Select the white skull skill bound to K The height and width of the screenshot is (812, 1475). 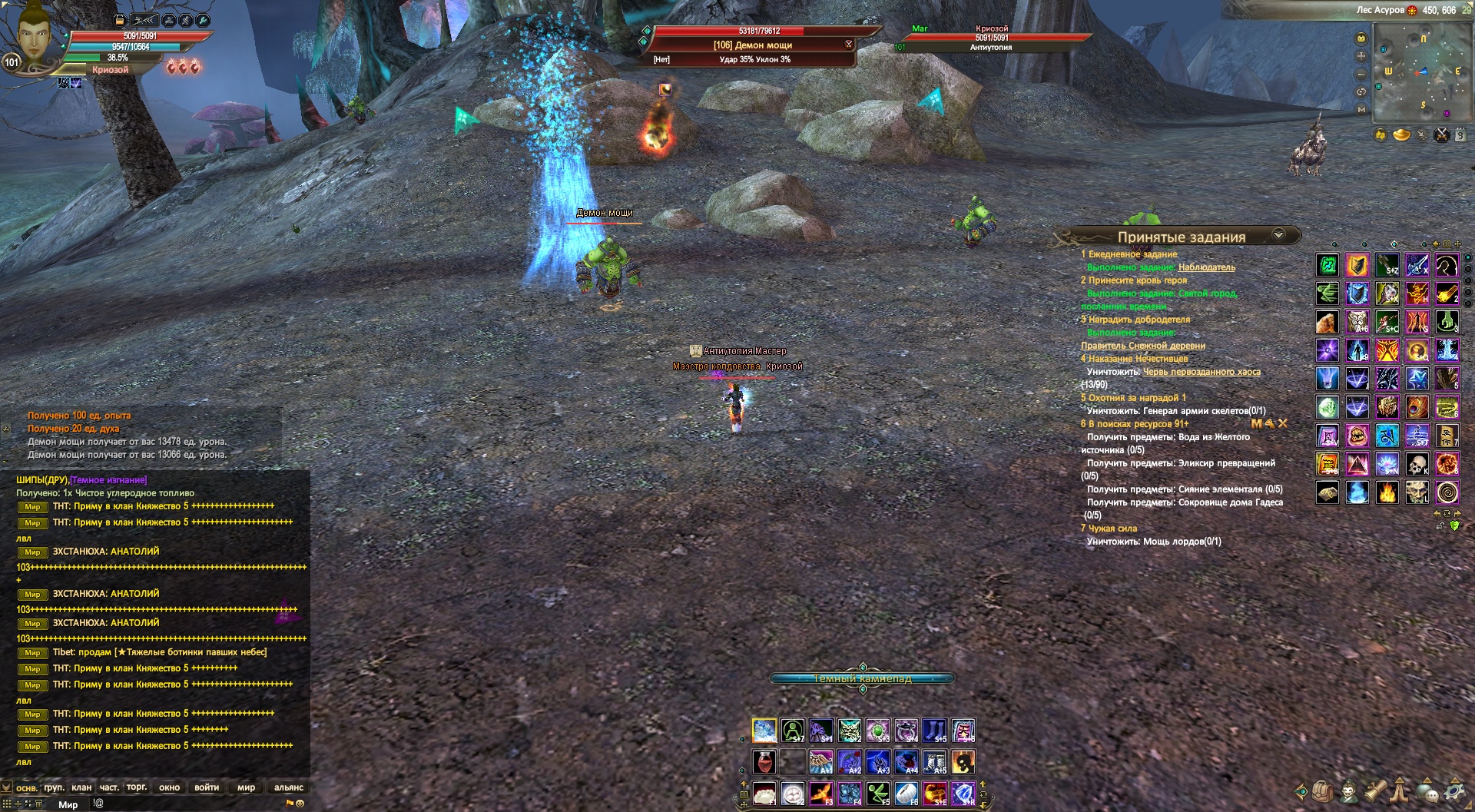click(1417, 464)
